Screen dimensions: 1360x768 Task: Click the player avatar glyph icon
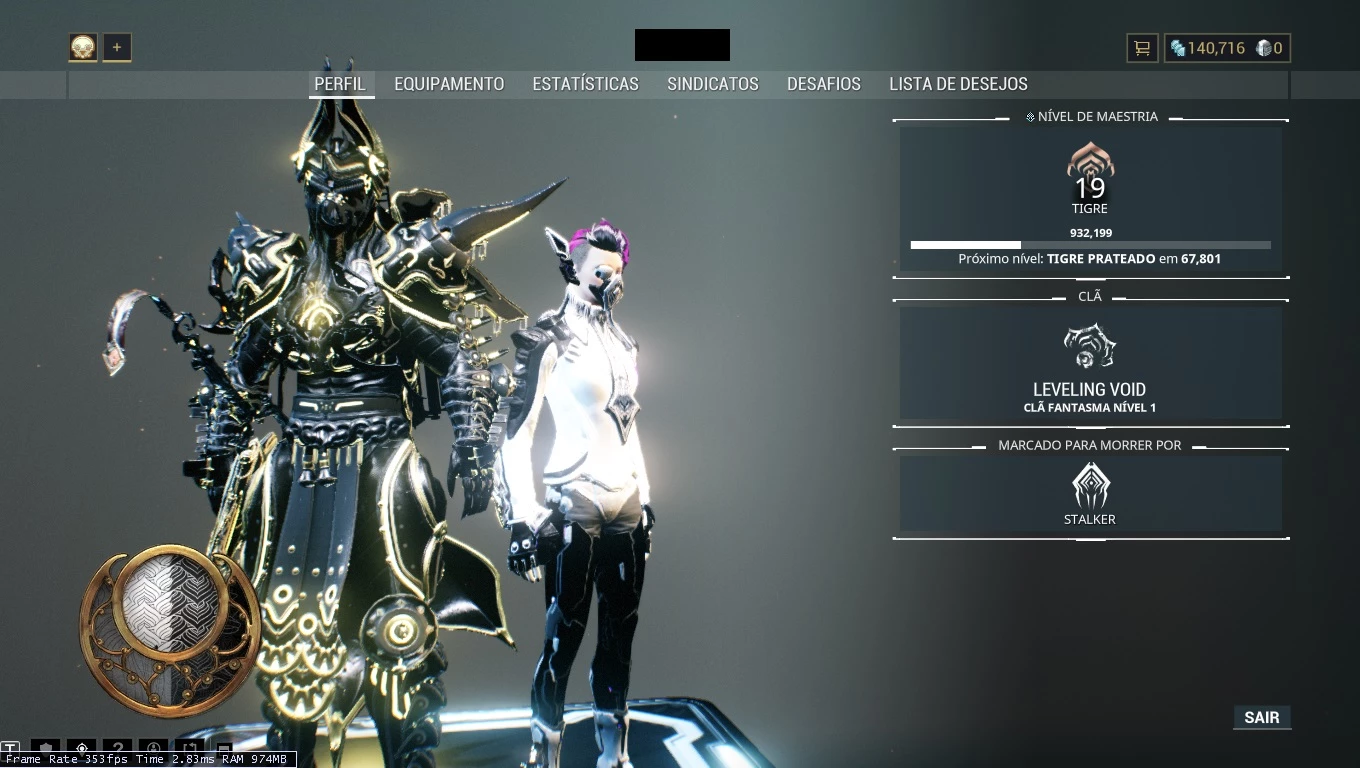pos(83,47)
